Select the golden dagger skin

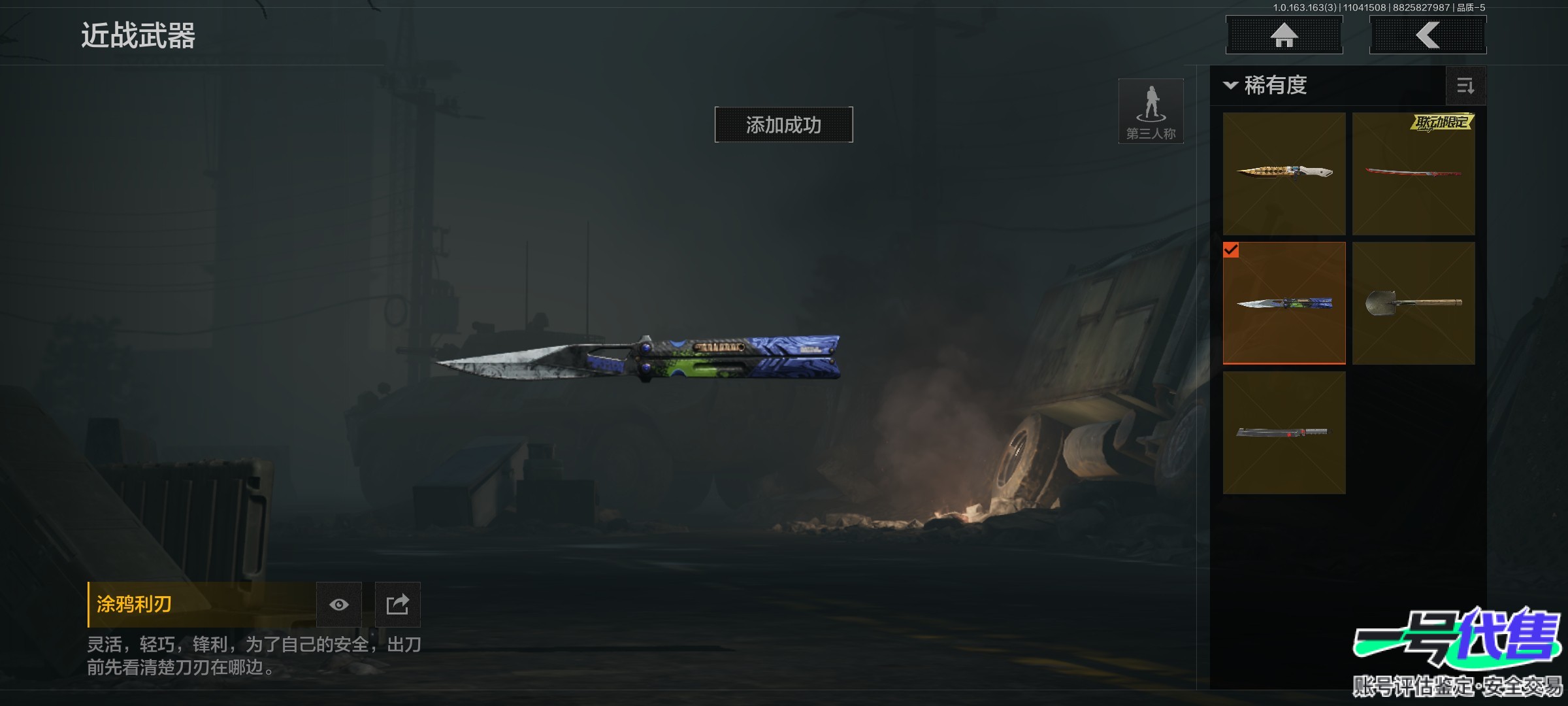pyautogui.click(x=1284, y=173)
